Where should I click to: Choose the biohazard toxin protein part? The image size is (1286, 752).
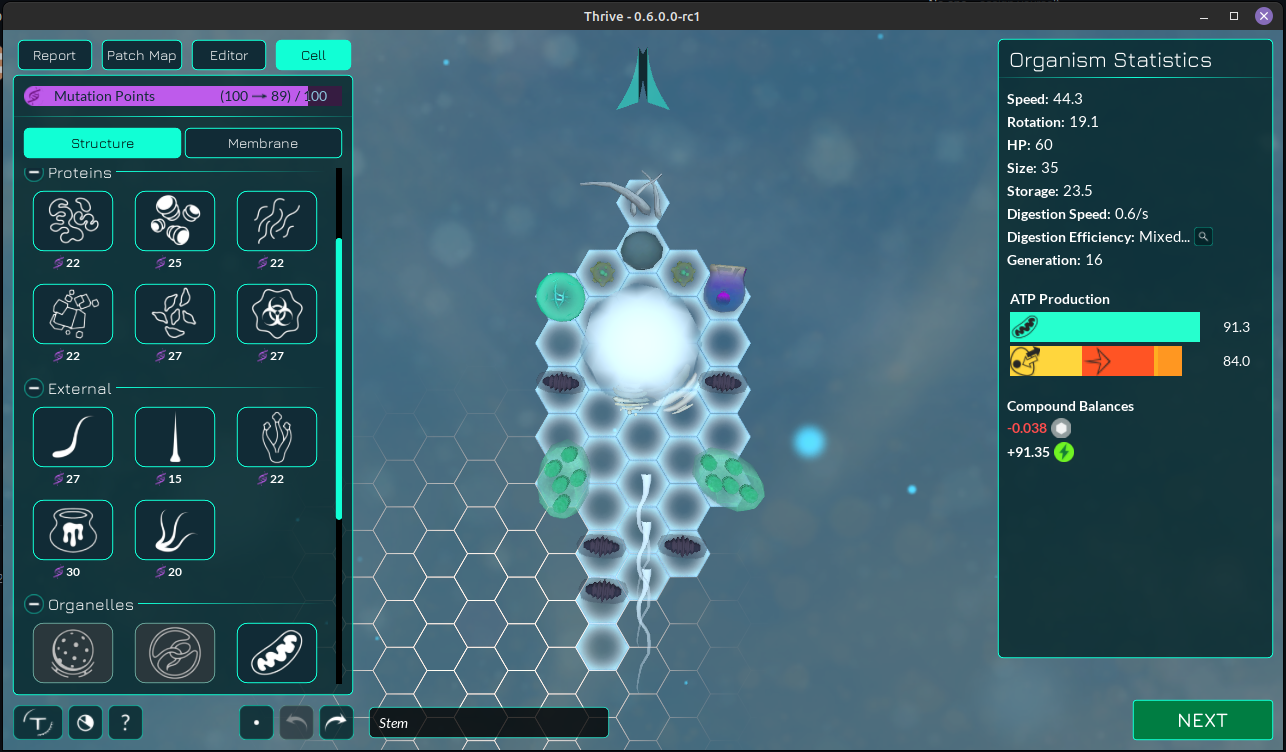click(x=277, y=314)
